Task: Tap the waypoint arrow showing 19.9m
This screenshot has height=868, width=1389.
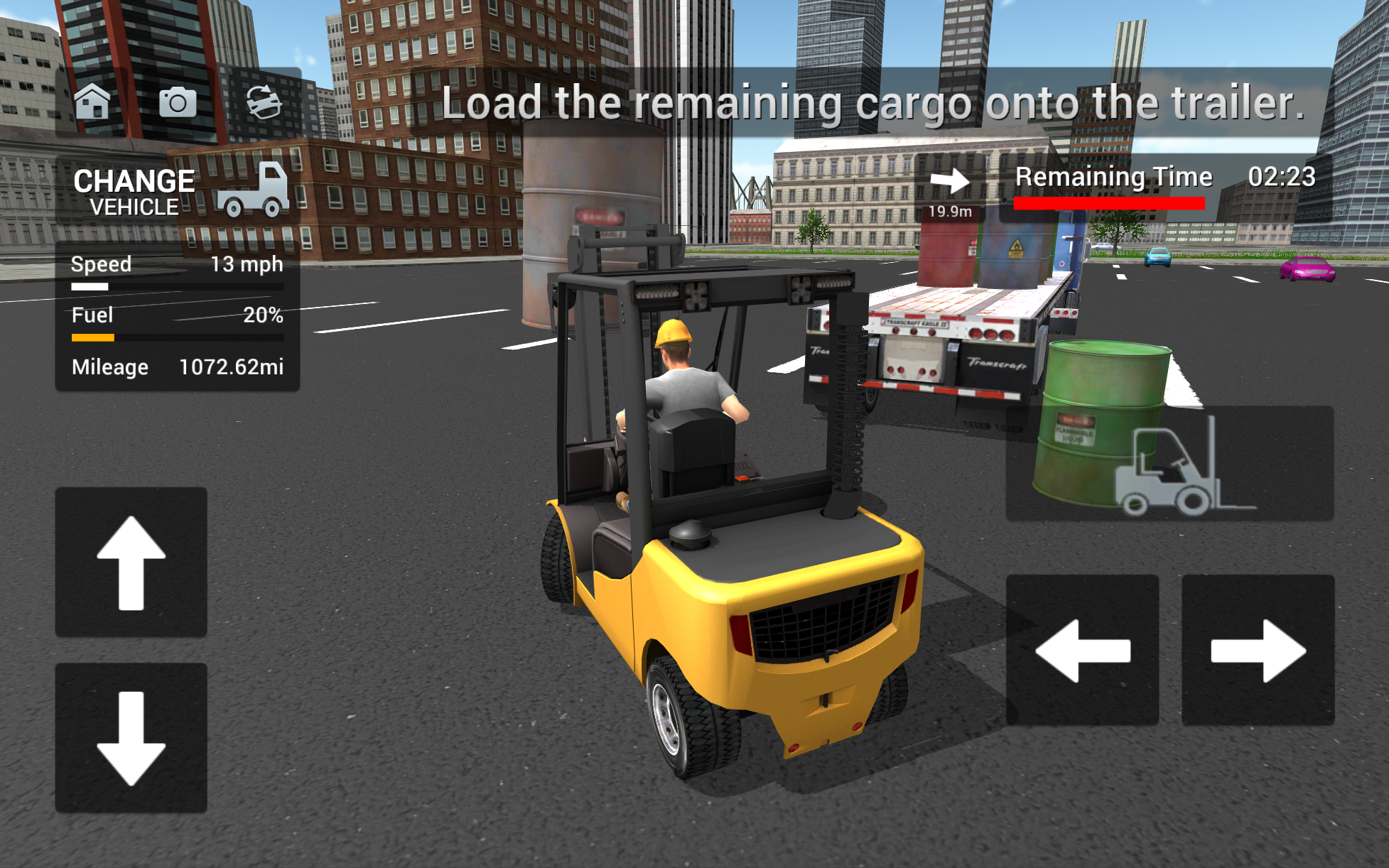Action: 950,183
